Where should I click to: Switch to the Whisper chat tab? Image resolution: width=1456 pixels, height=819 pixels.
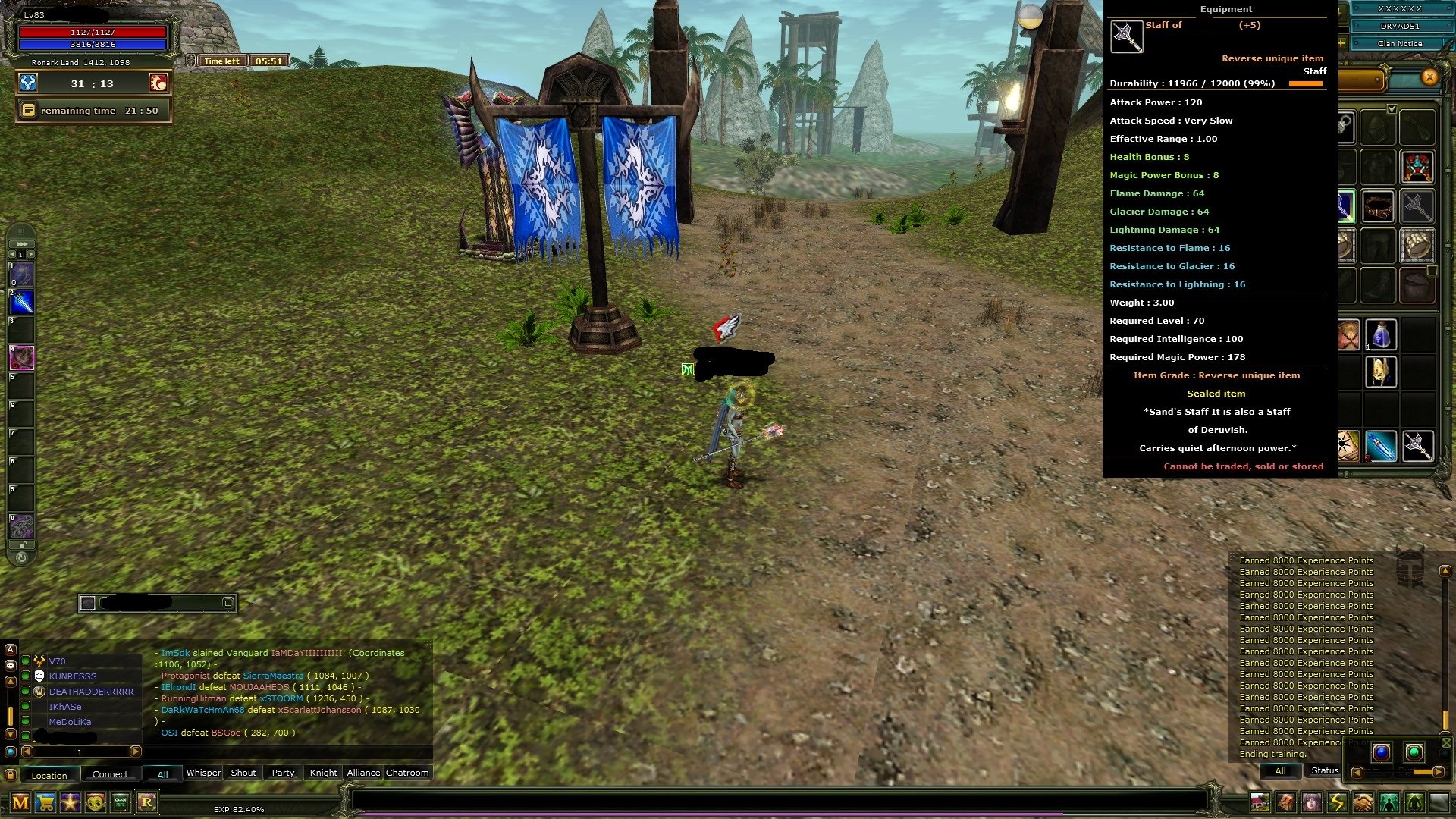click(203, 773)
